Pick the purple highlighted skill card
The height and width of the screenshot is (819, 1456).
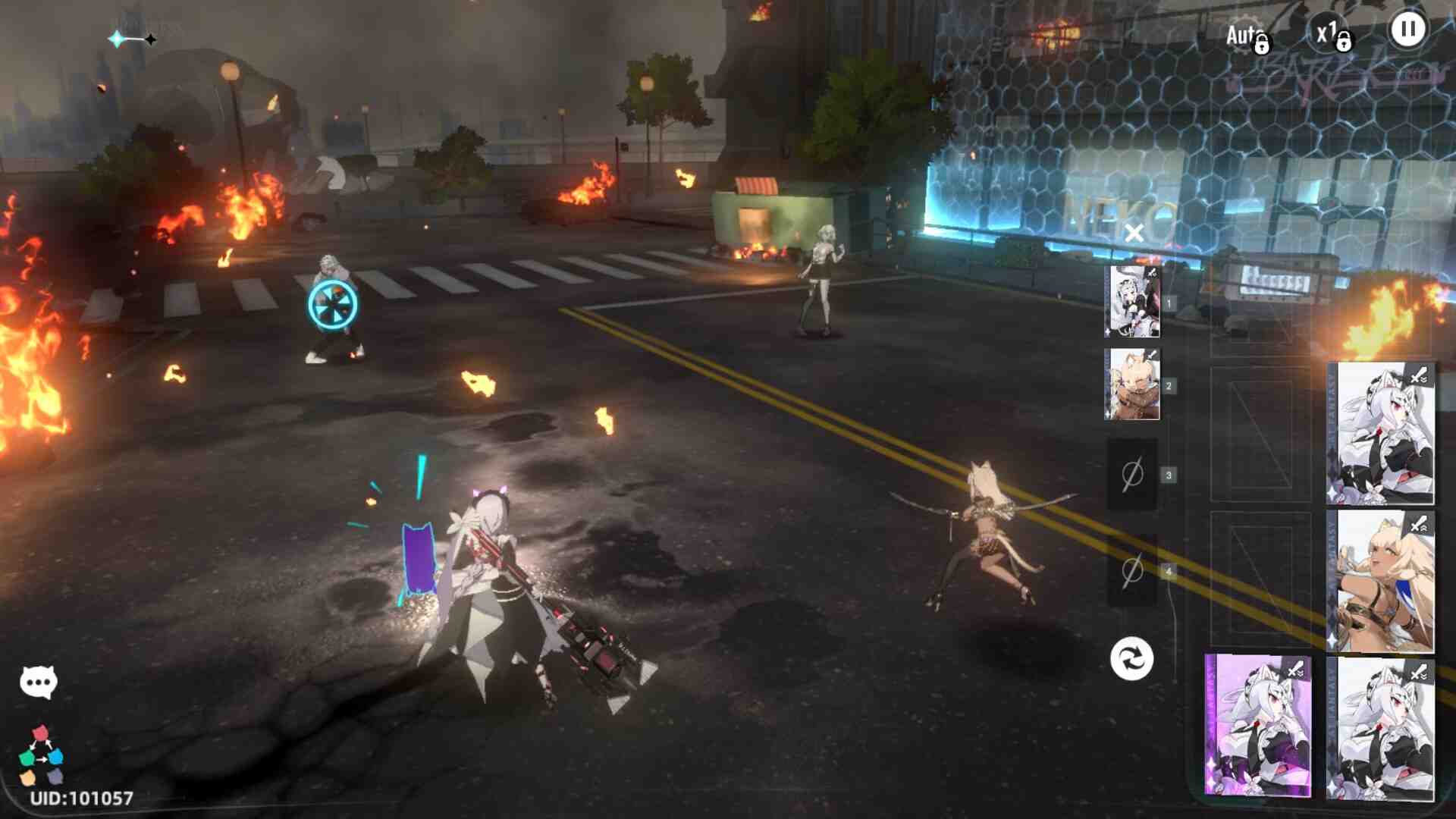click(1259, 726)
